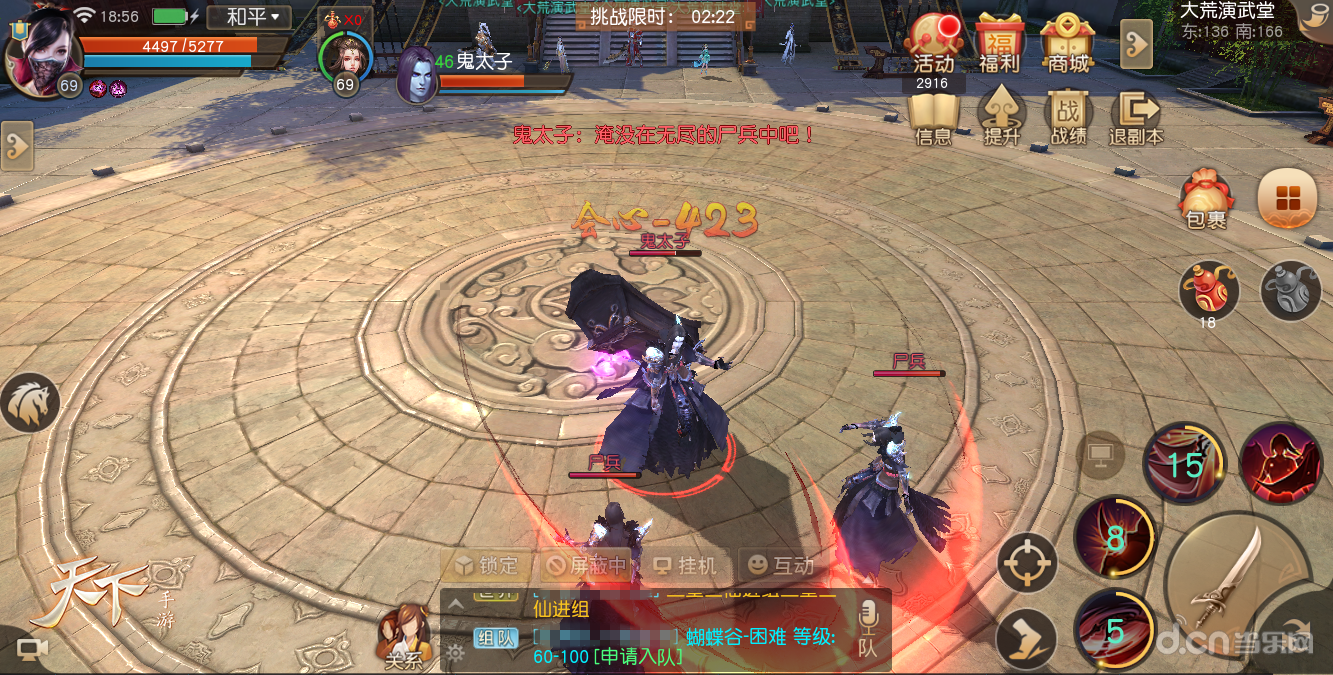Select the 鬼太子 boss target portrait
Viewport: 1333px width, 675px height.
tap(417, 76)
